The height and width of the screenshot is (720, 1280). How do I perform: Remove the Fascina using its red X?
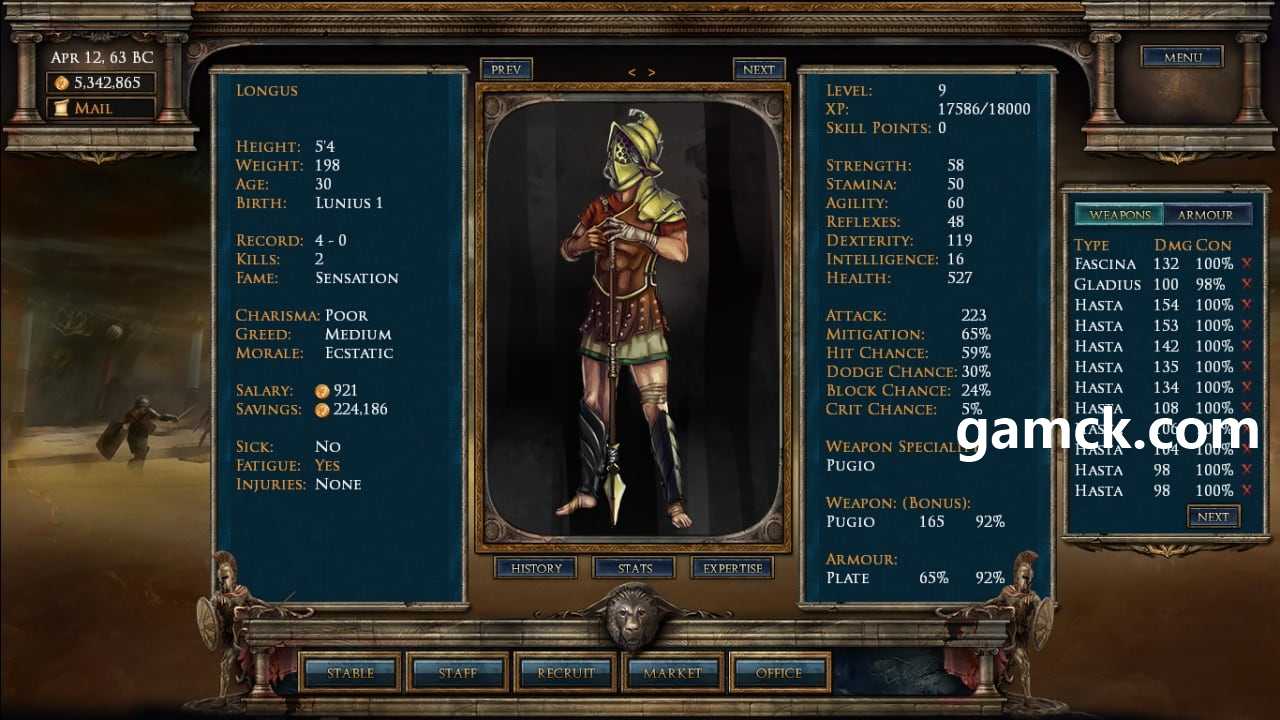pos(1246,264)
